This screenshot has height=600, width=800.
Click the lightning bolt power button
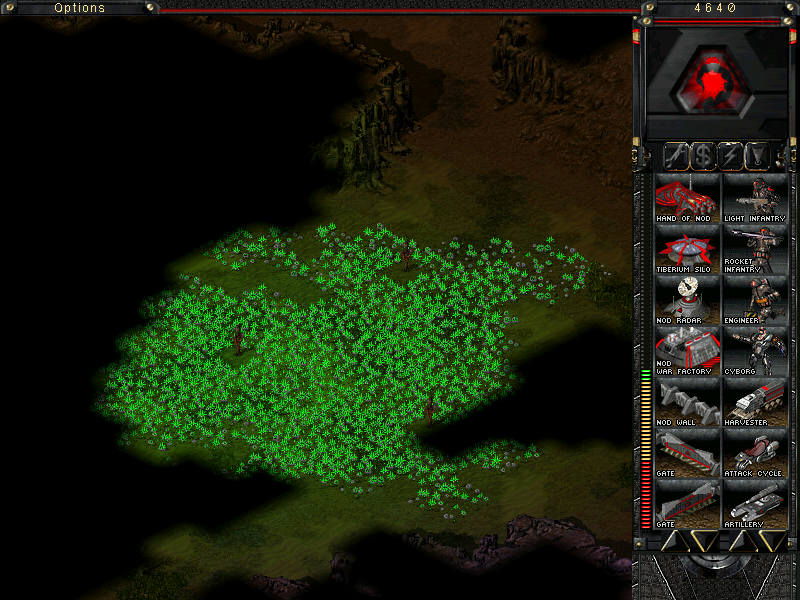point(732,156)
